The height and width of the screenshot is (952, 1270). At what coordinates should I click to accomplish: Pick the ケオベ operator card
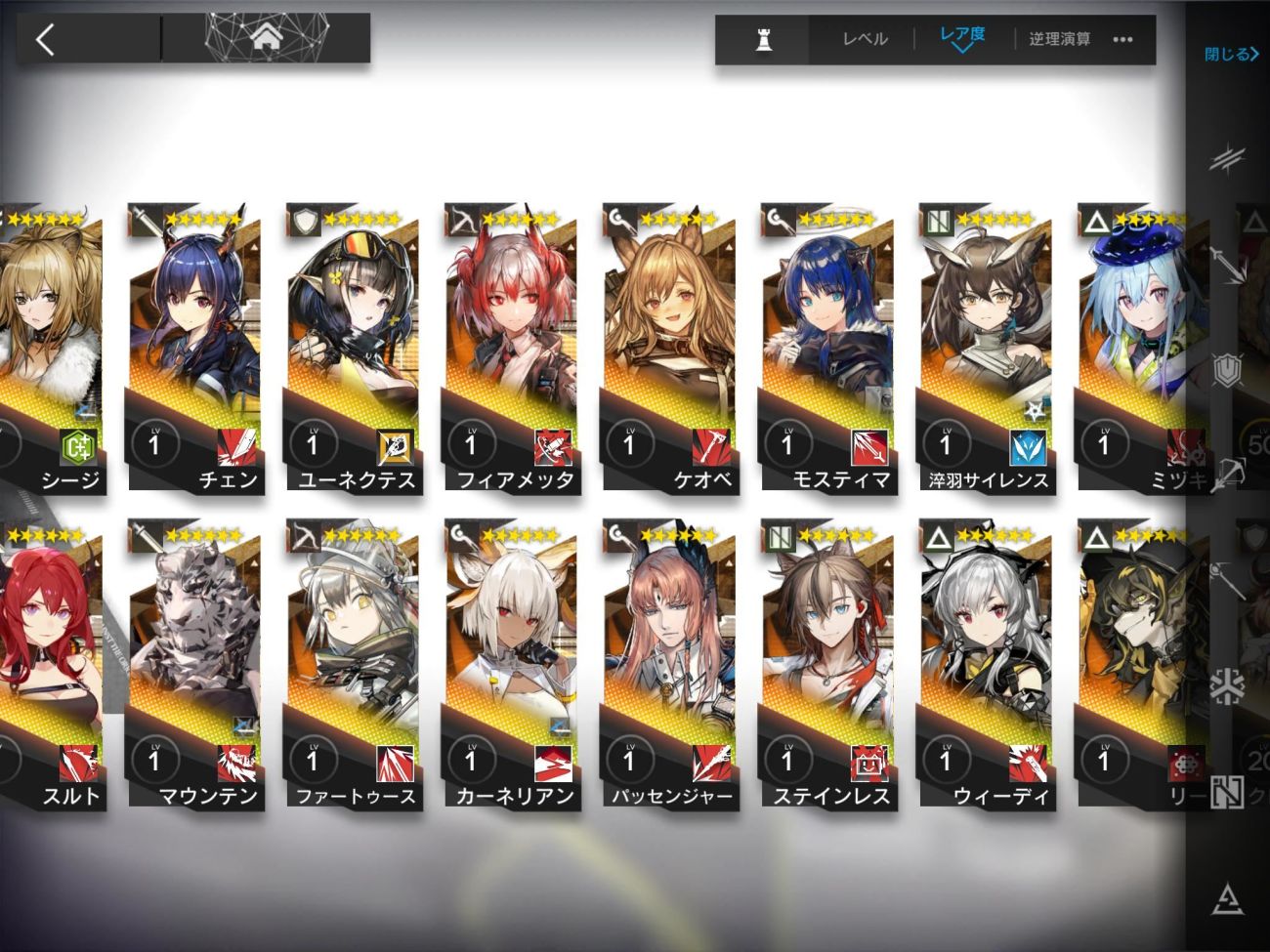click(668, 347)
